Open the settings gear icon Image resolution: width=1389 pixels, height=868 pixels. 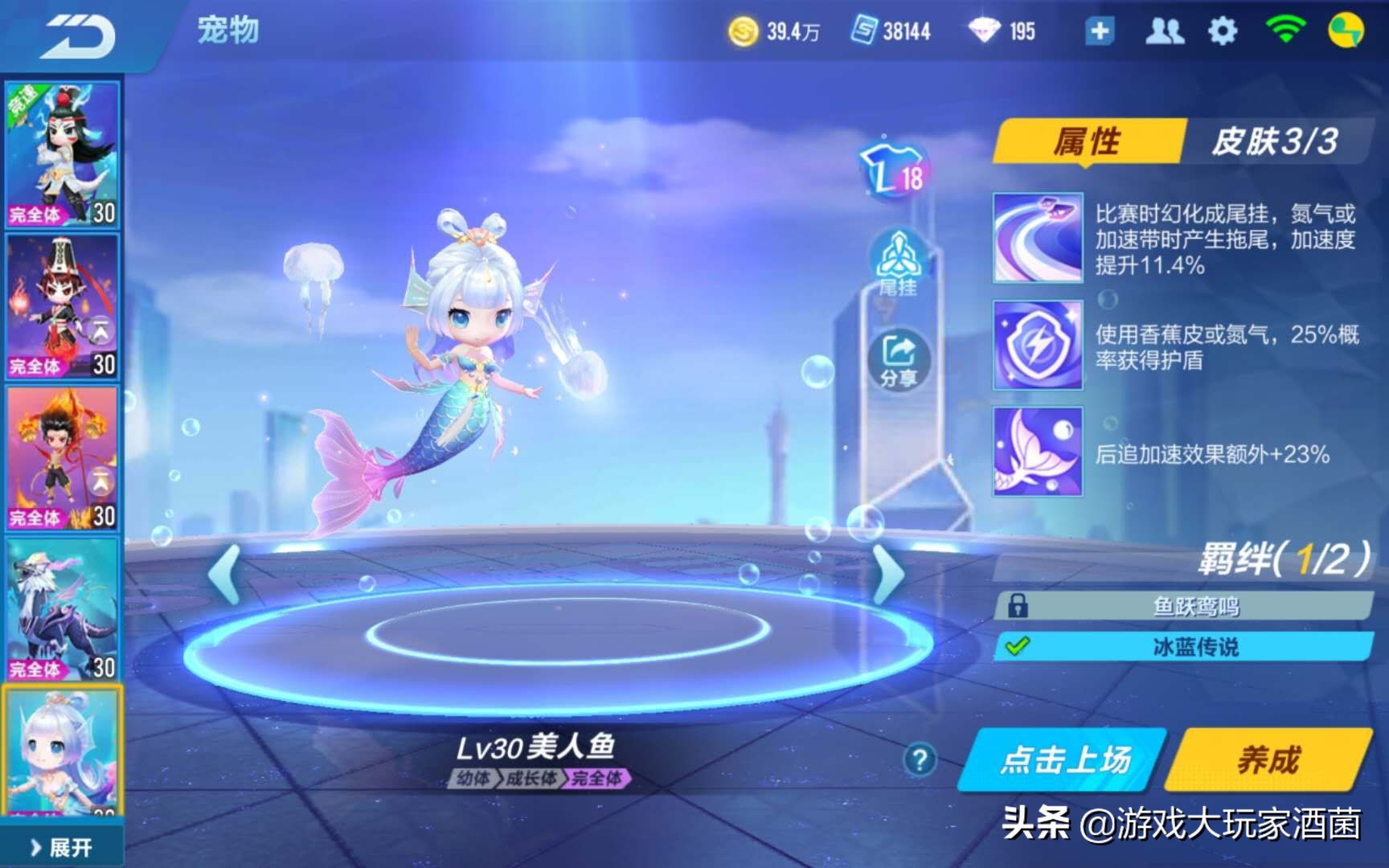pyautogui.click(x=1222, y=31)
